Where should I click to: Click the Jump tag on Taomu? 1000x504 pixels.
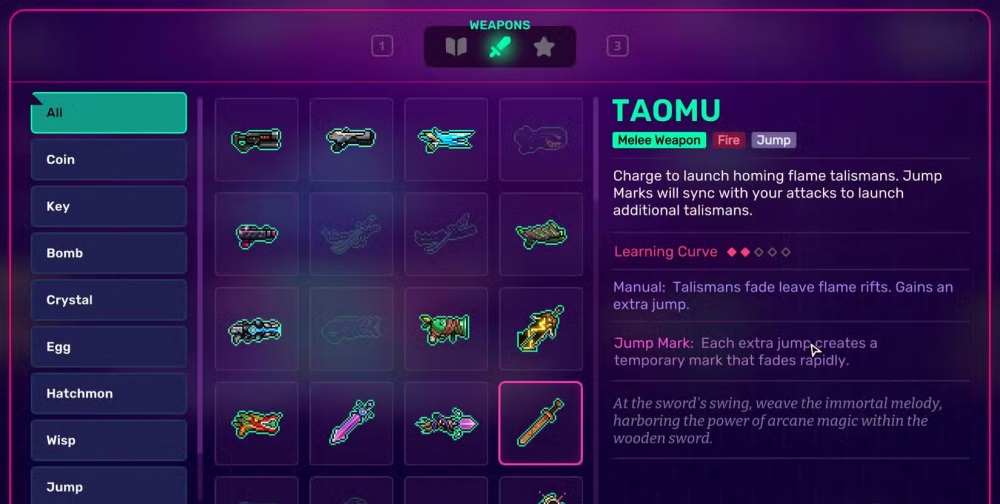(x=774, y=140)
